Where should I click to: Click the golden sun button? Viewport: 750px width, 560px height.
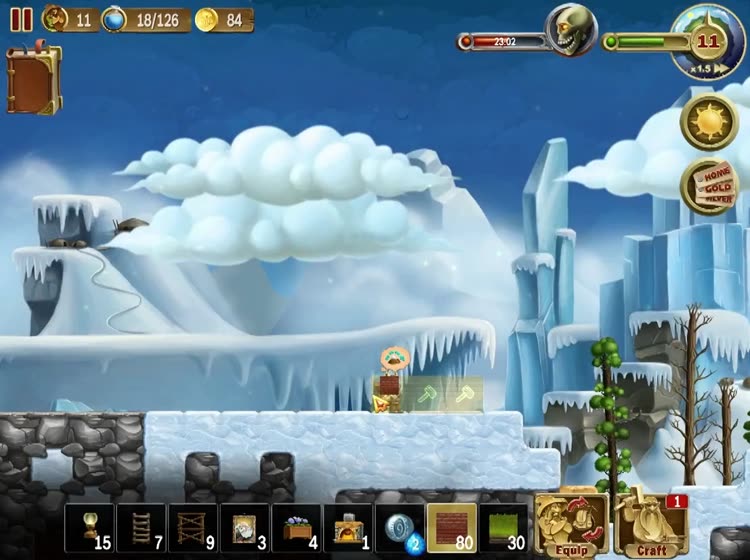(709, 123)
